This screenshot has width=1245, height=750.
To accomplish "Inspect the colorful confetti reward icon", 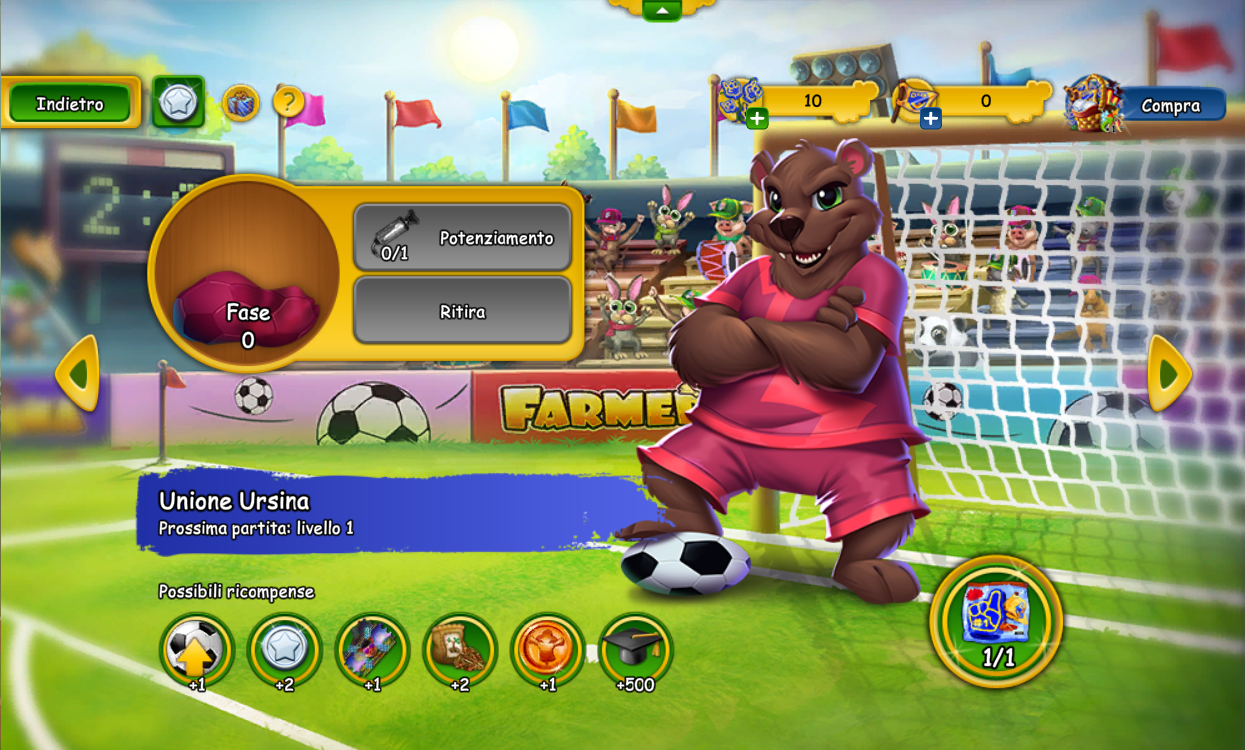I will (x=372, y=650).
